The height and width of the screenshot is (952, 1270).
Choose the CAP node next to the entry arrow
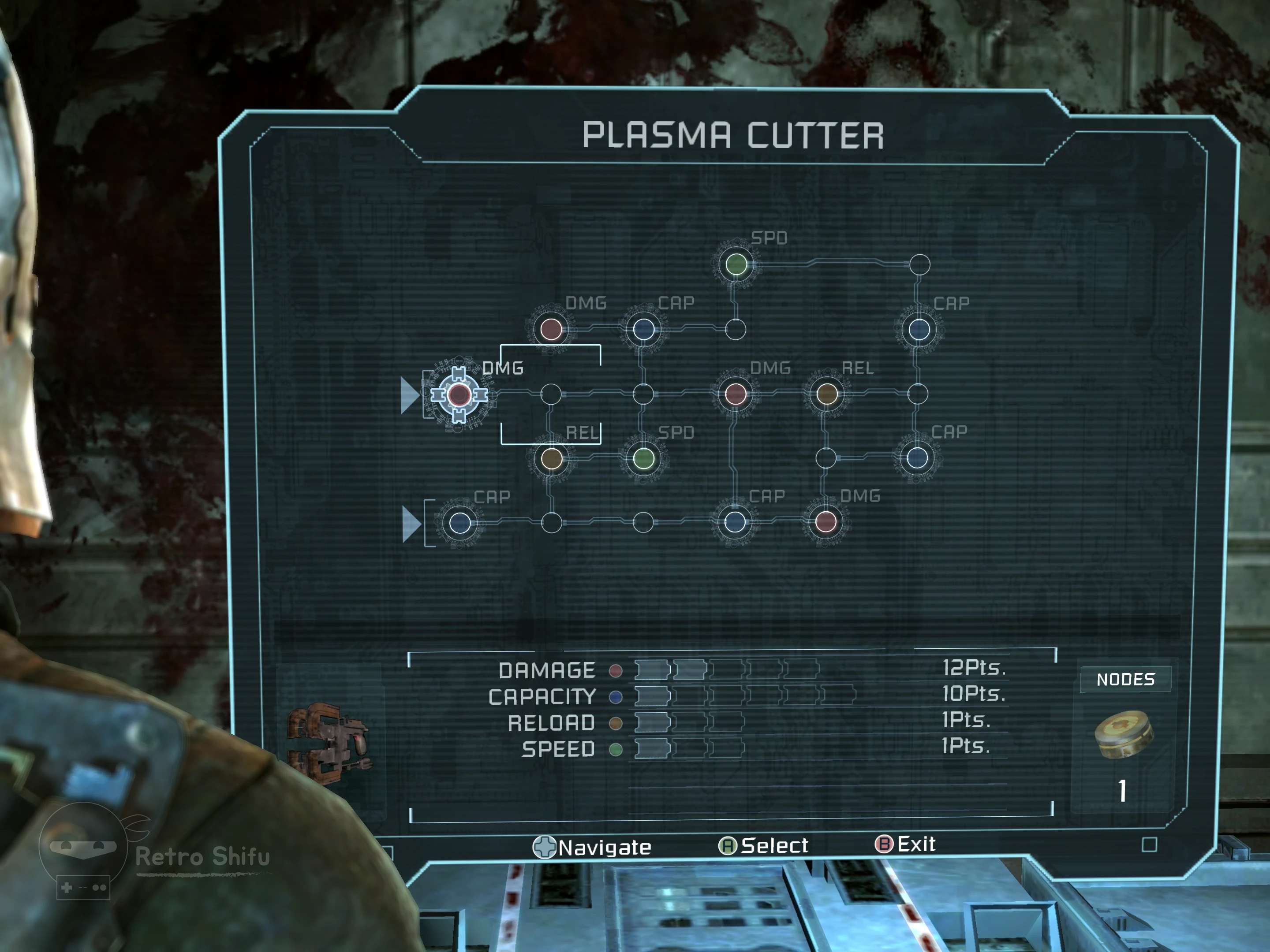coord(460,523)
